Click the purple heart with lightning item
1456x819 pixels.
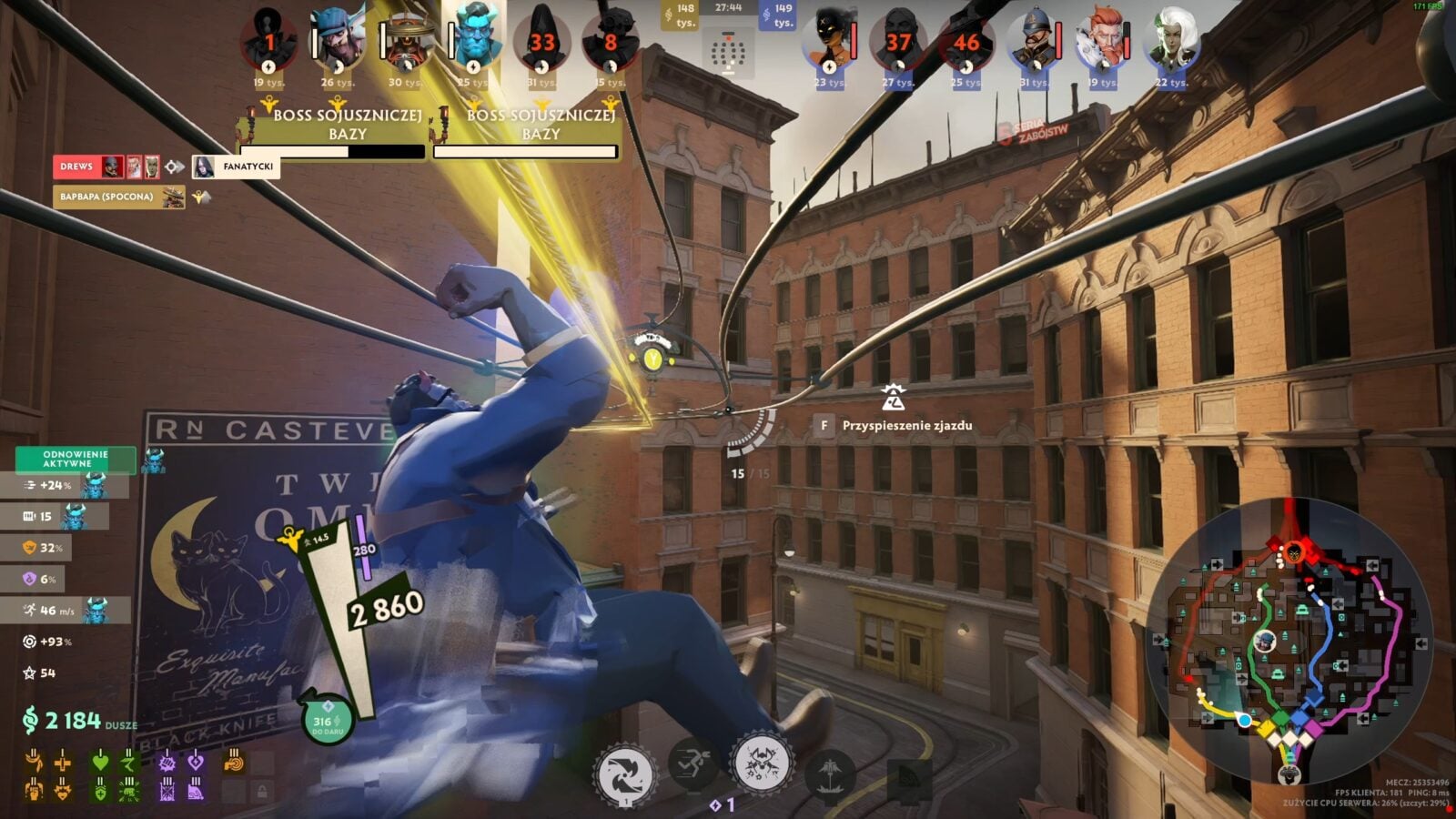click(195, 763)
